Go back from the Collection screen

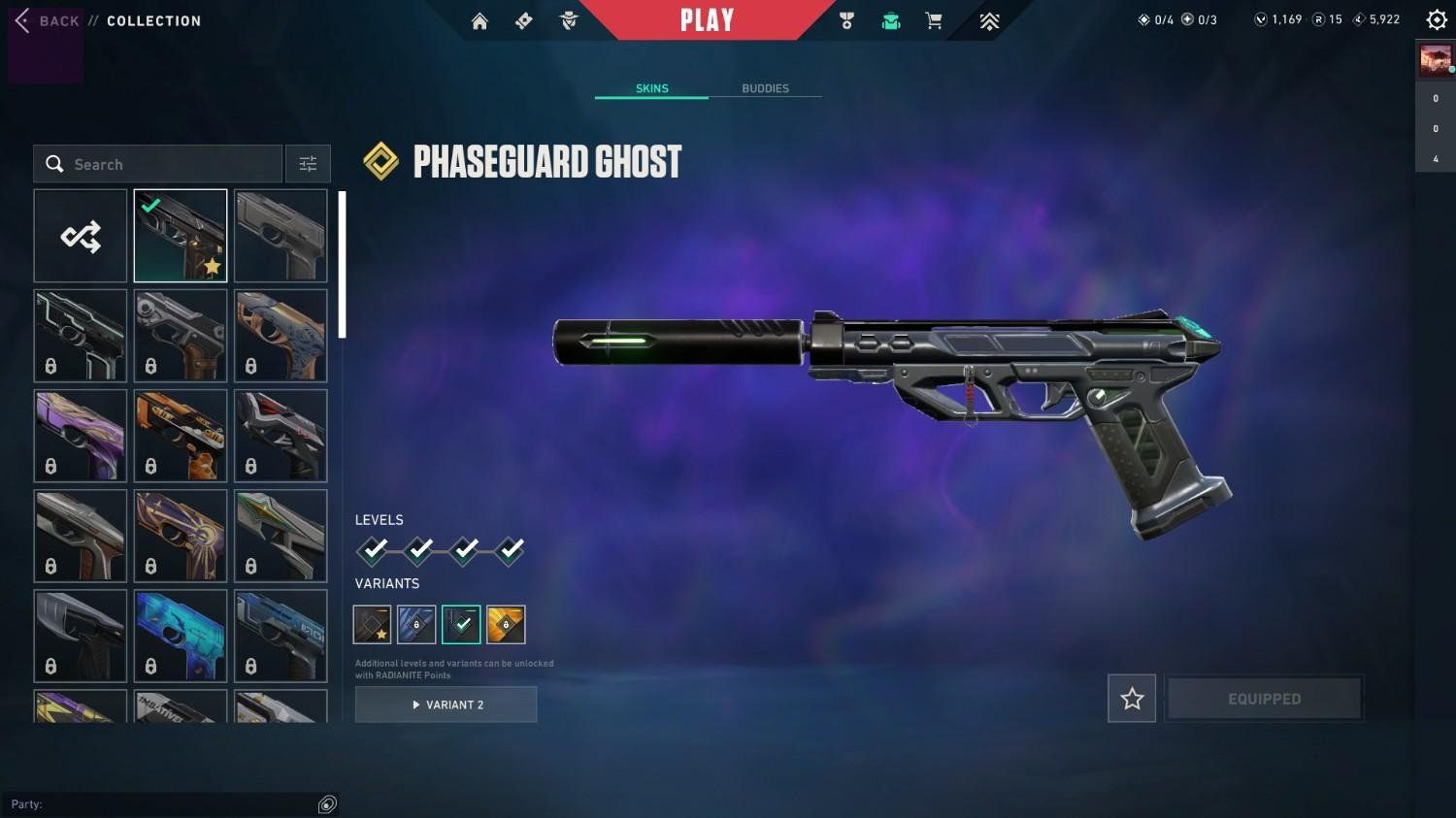pos(47,20)
